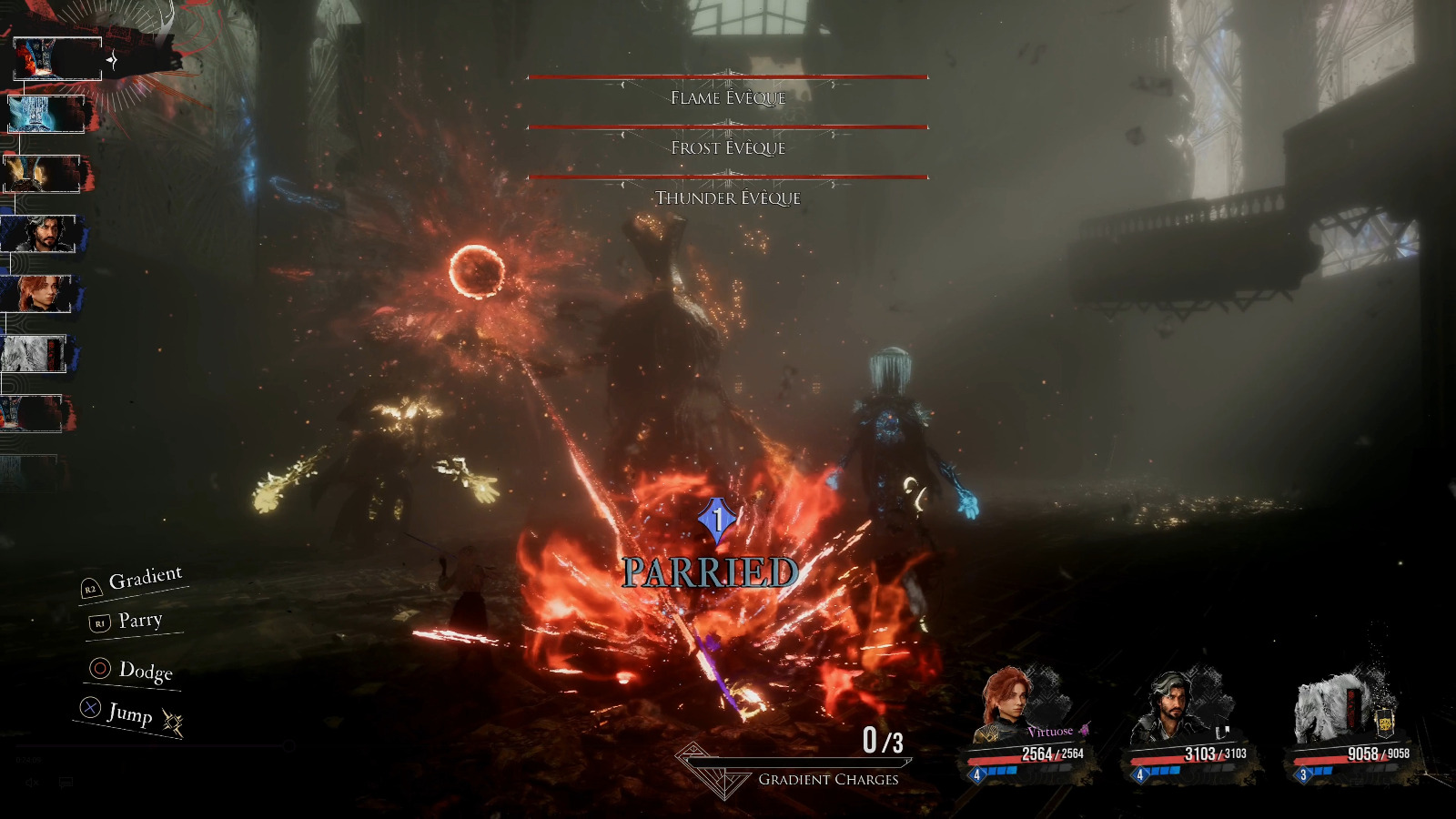
Task: Click the red-haired woman's turn-order portrait
Action: (x=38, y=294)
